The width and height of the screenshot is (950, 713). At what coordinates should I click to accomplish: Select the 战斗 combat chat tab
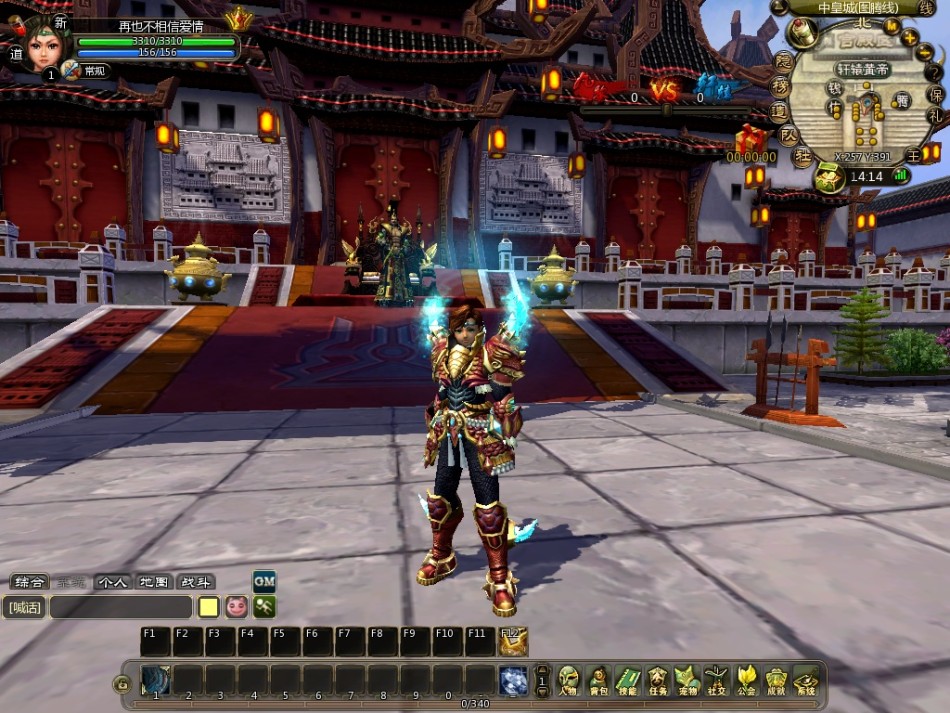(x=195, y=582)
